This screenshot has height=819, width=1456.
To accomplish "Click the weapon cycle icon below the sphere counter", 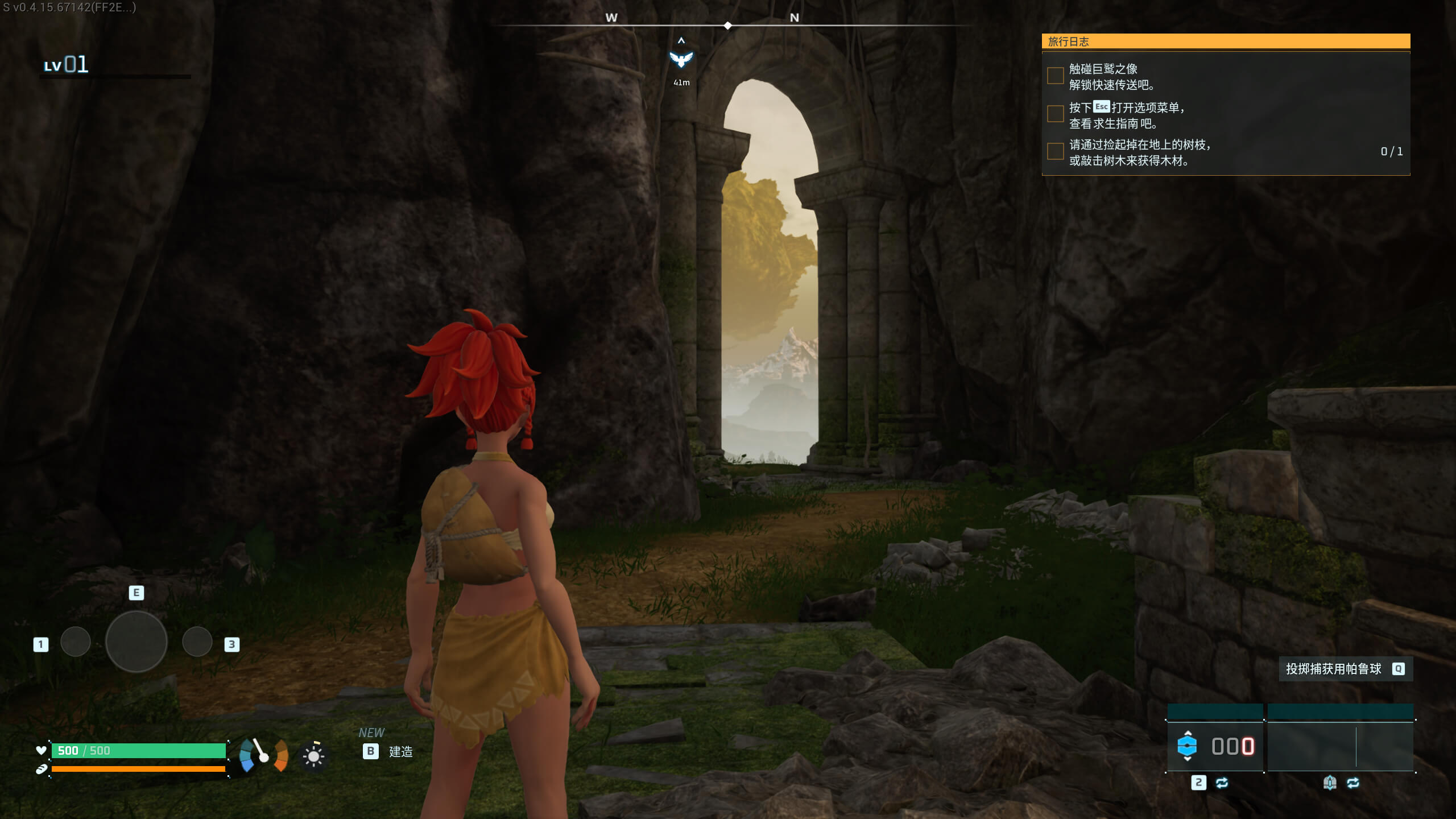I will (x=1222, y=784).
